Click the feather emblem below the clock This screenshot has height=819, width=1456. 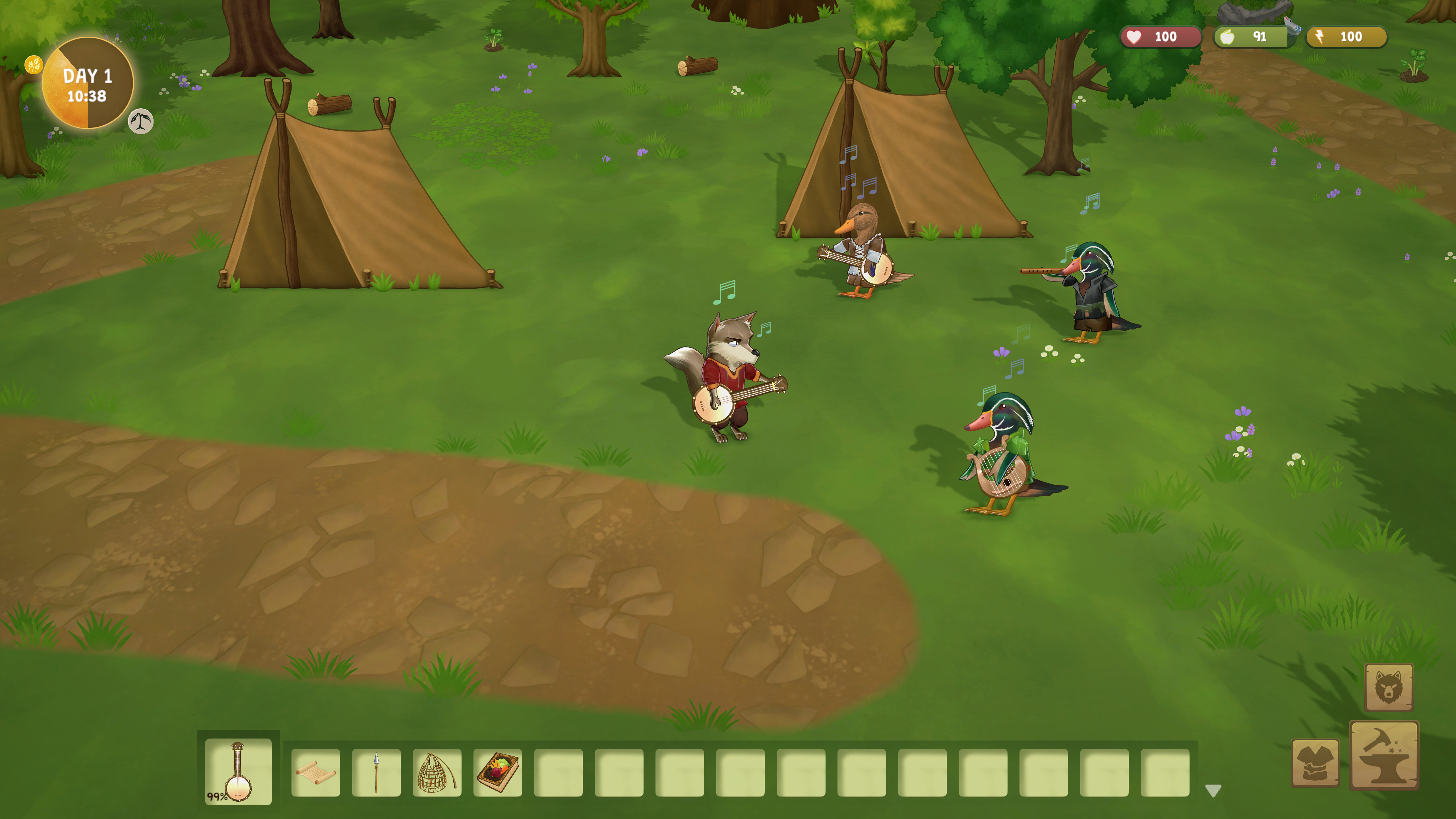[x=140, y=121]
